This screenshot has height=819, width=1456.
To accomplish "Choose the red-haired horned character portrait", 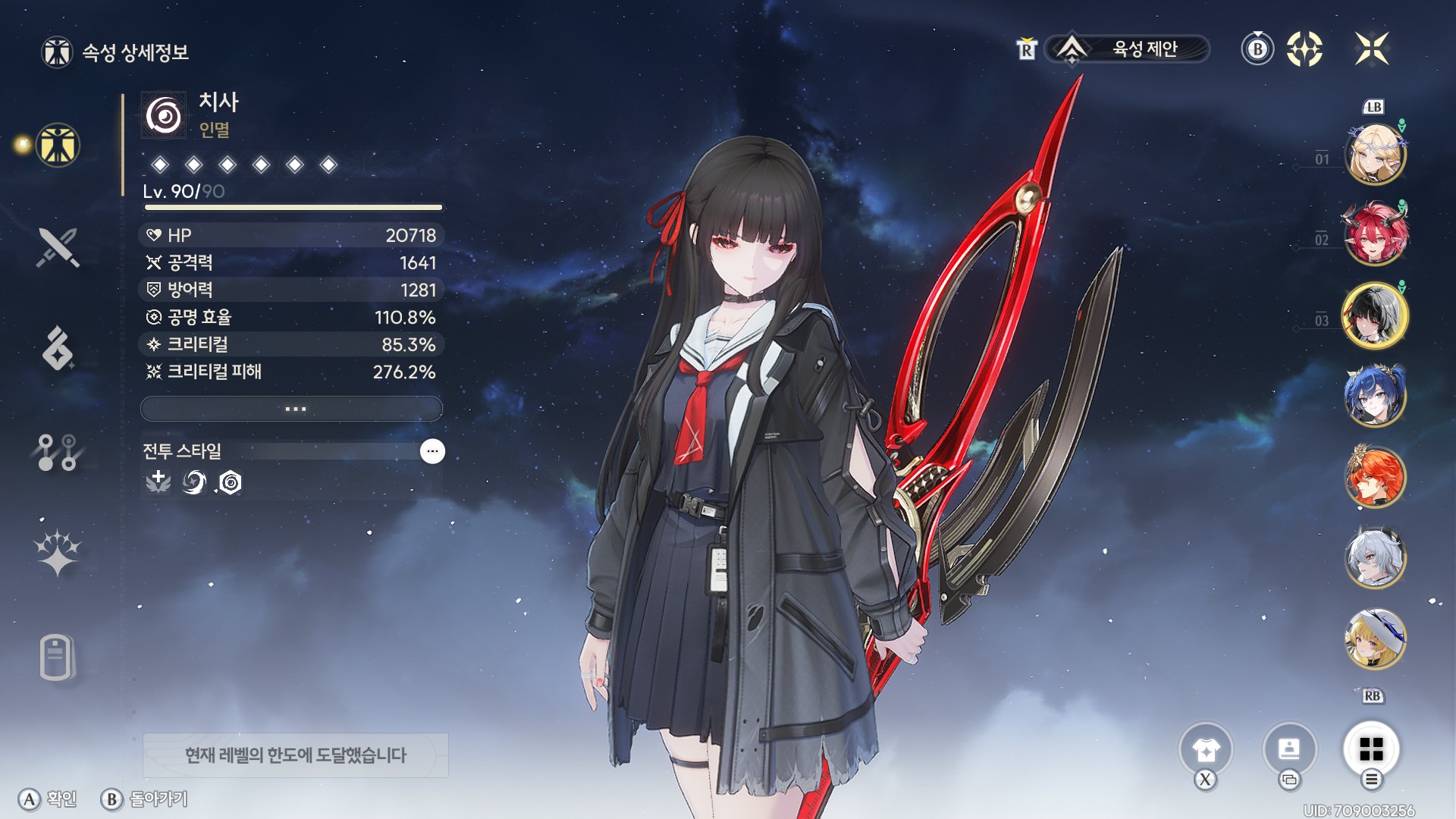I will point(1375,234).
